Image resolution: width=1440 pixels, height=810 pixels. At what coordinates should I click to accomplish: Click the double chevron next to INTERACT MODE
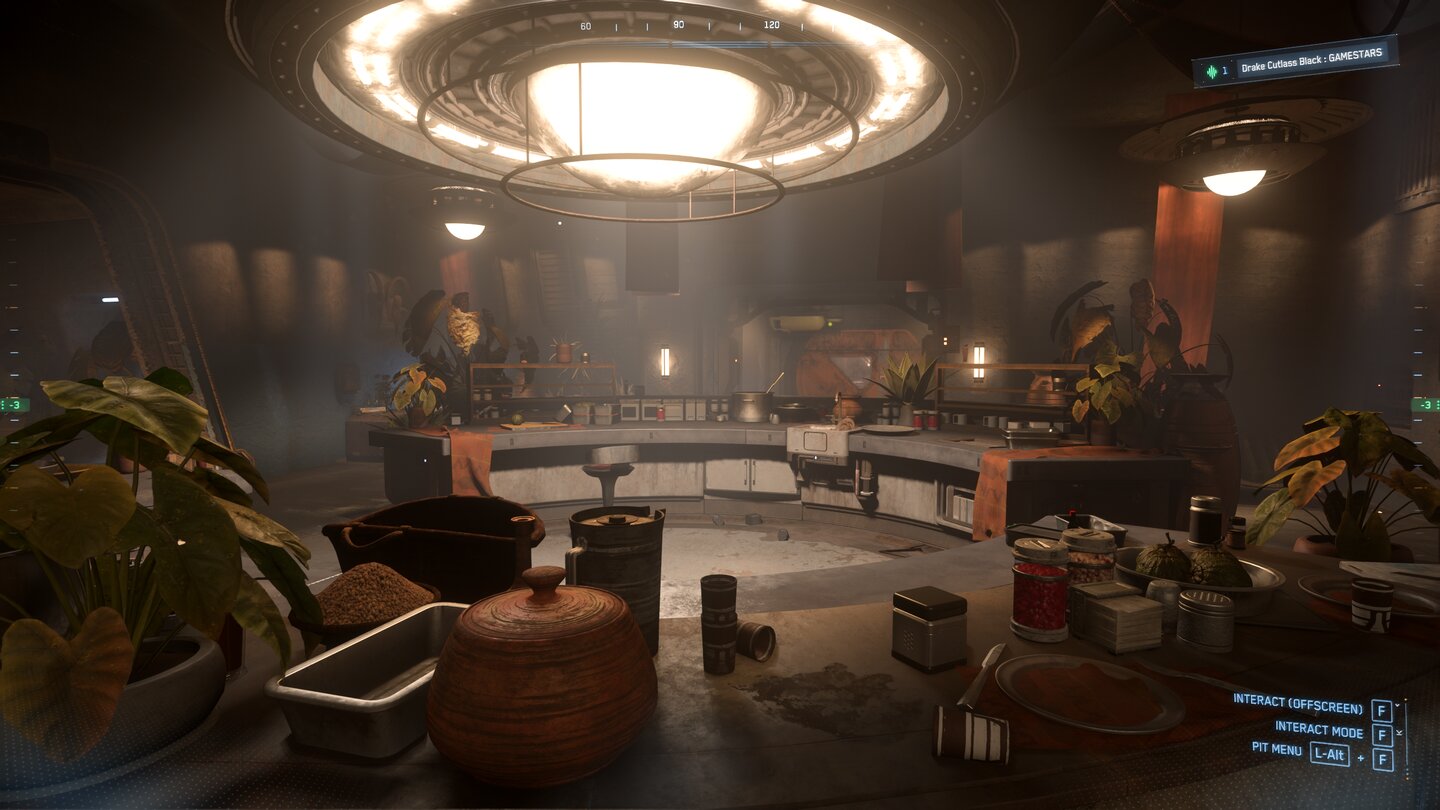click(1399, 732)
